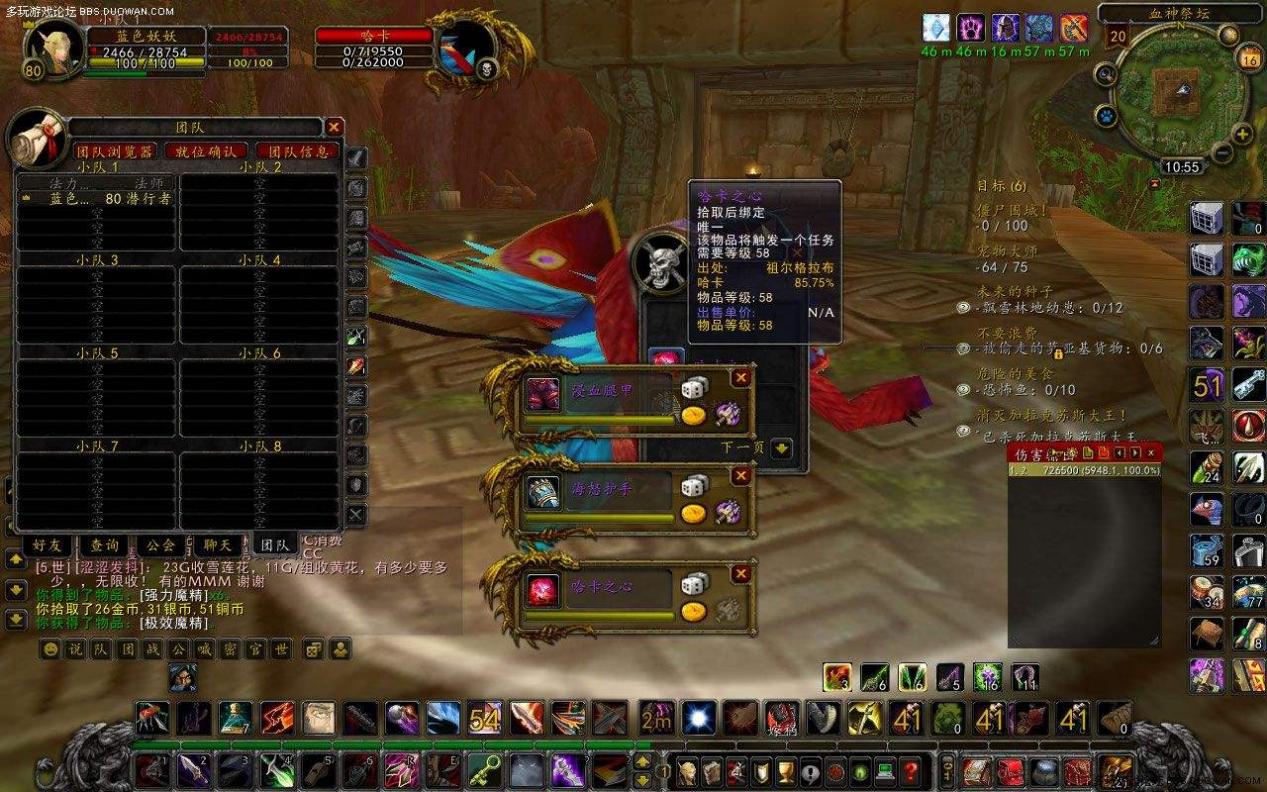Image resolution: width=1267 pixels, height=792 pixels.
Task: Switch to the 公会 guild tab
Action: click(x=160, y=545)
